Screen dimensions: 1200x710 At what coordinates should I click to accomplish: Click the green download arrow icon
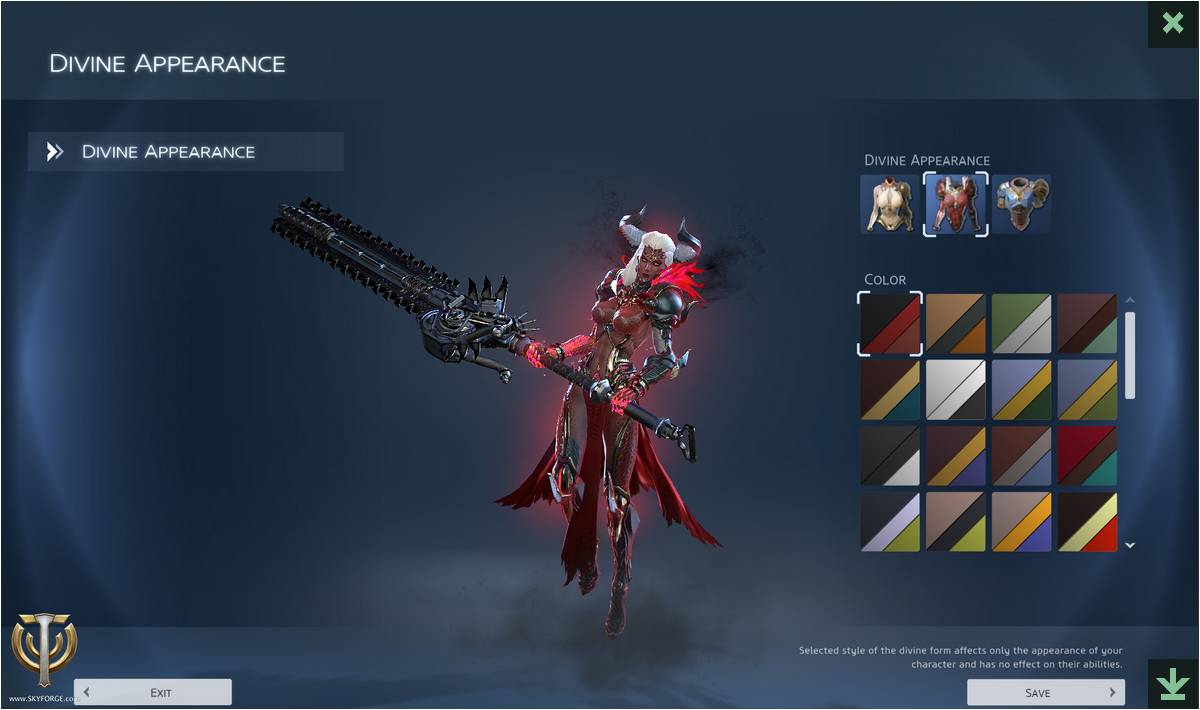pos(1172,683)
